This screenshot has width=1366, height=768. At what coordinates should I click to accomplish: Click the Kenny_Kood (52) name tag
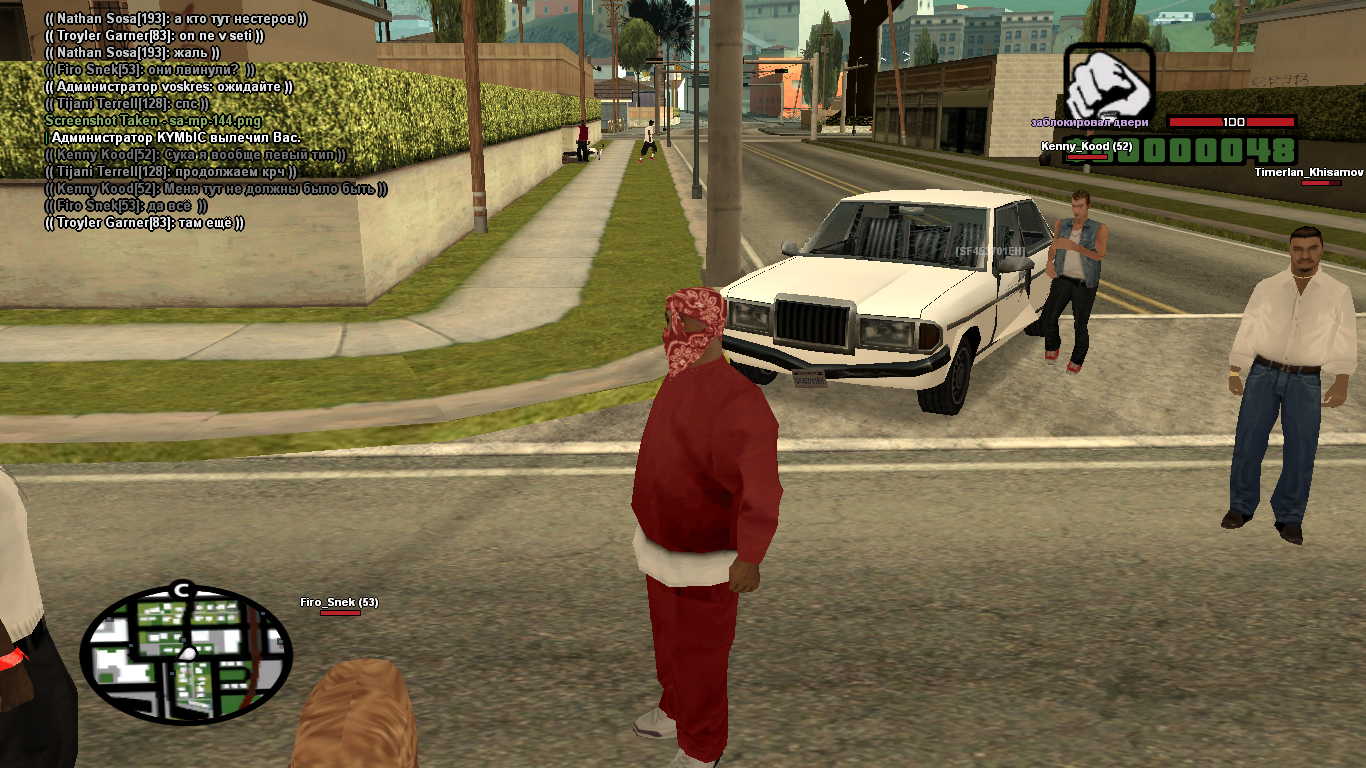[x=1086, y=146]
